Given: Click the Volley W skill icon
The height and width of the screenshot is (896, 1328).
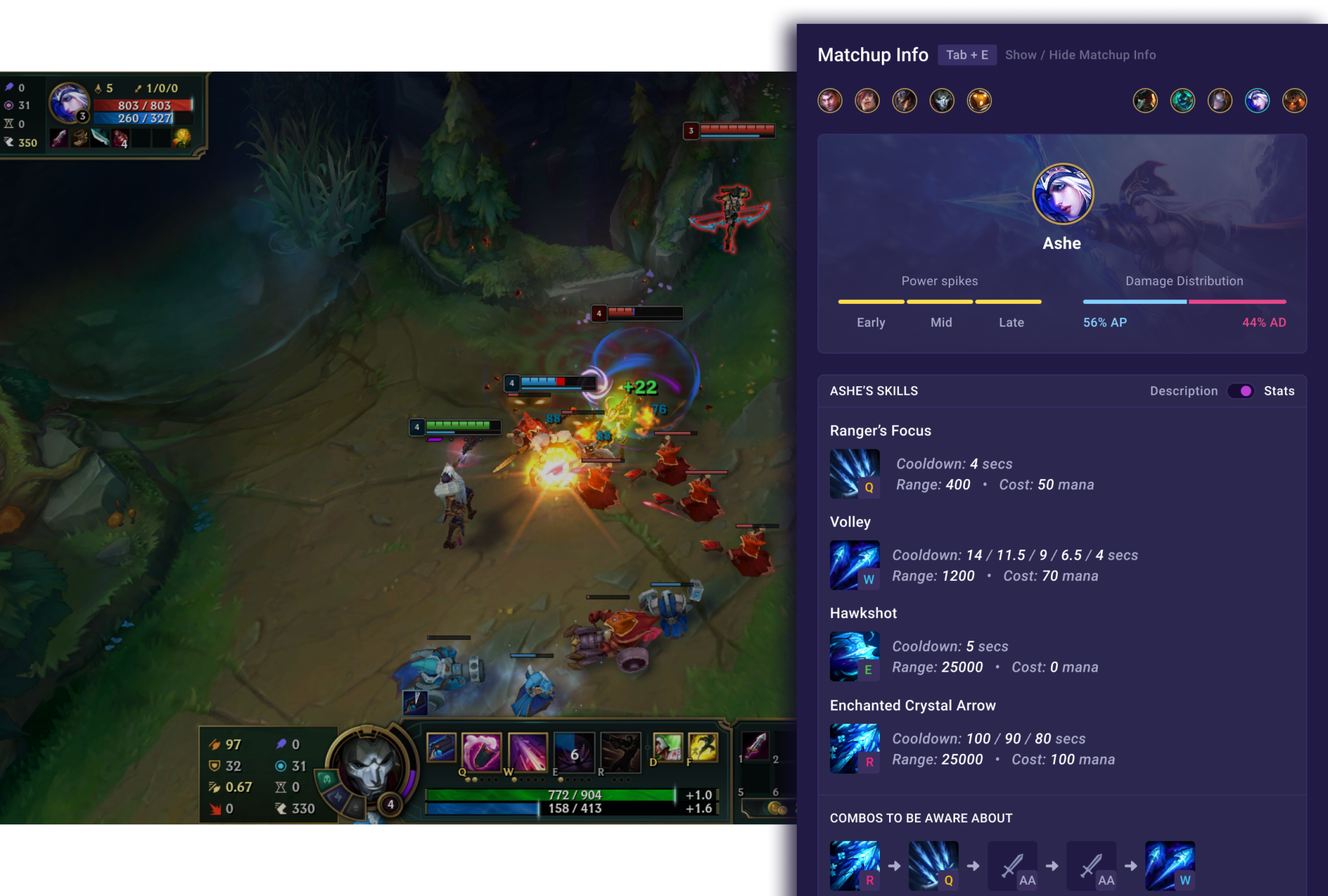Looking at the screenshot, I should 855,564.
